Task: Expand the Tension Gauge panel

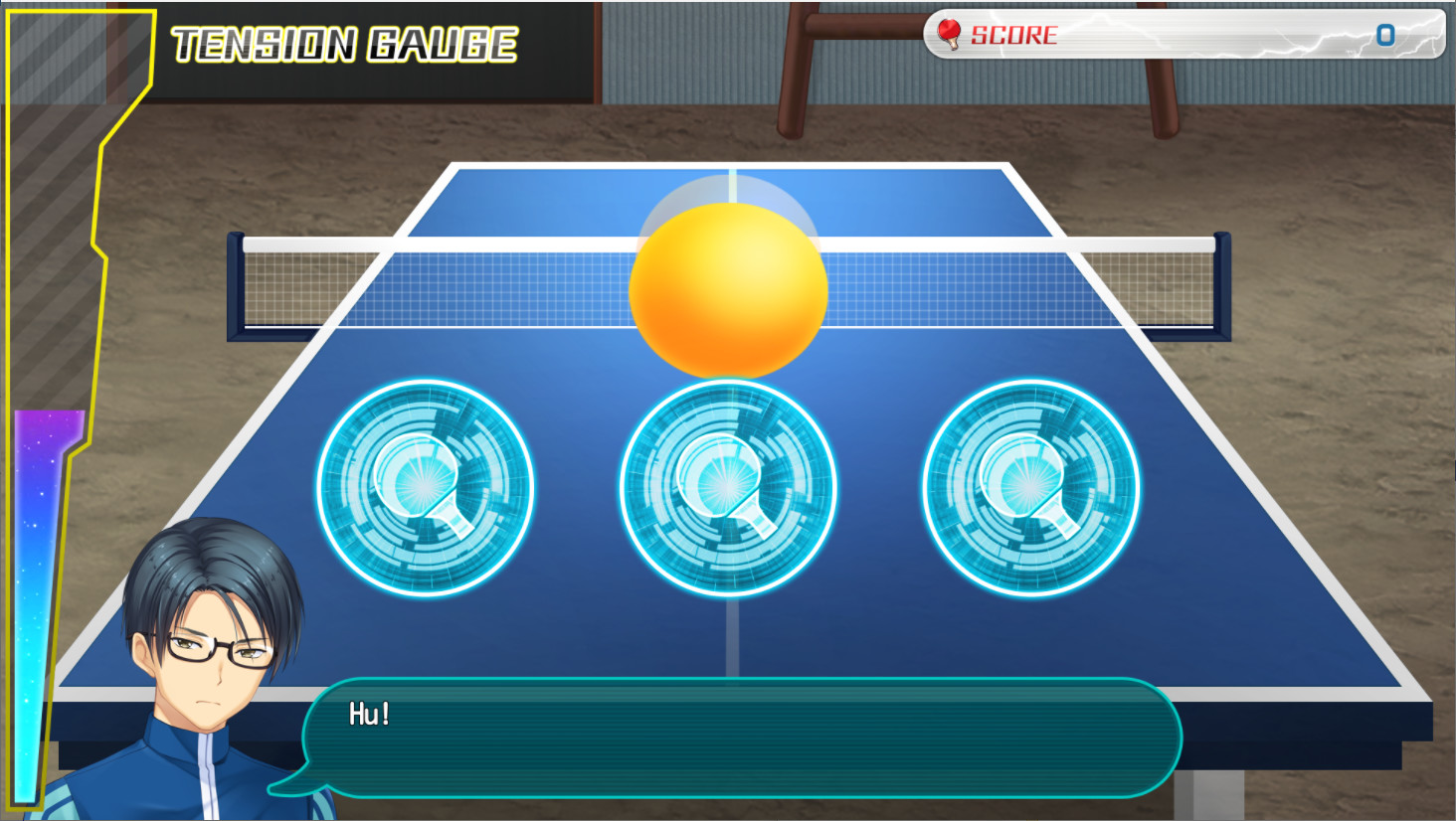Action: (60, 398)
